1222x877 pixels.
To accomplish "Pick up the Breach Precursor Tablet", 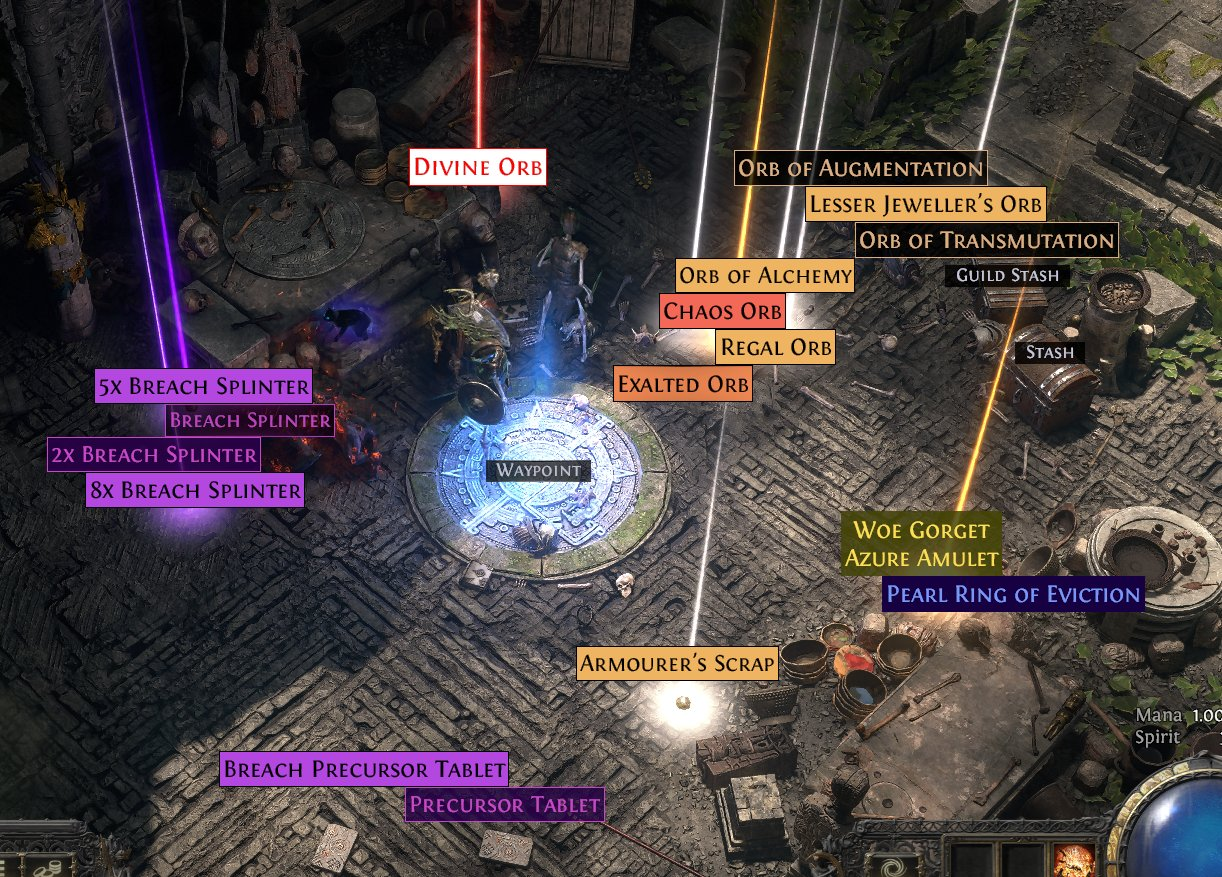I will (365, 770).
